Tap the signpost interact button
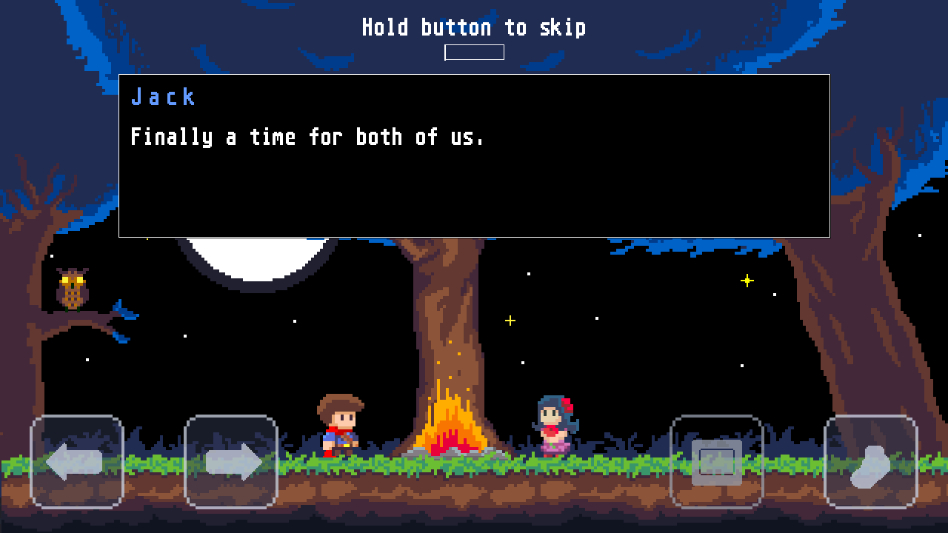Viewport: 948px width, 533px height. pos(716,462)
